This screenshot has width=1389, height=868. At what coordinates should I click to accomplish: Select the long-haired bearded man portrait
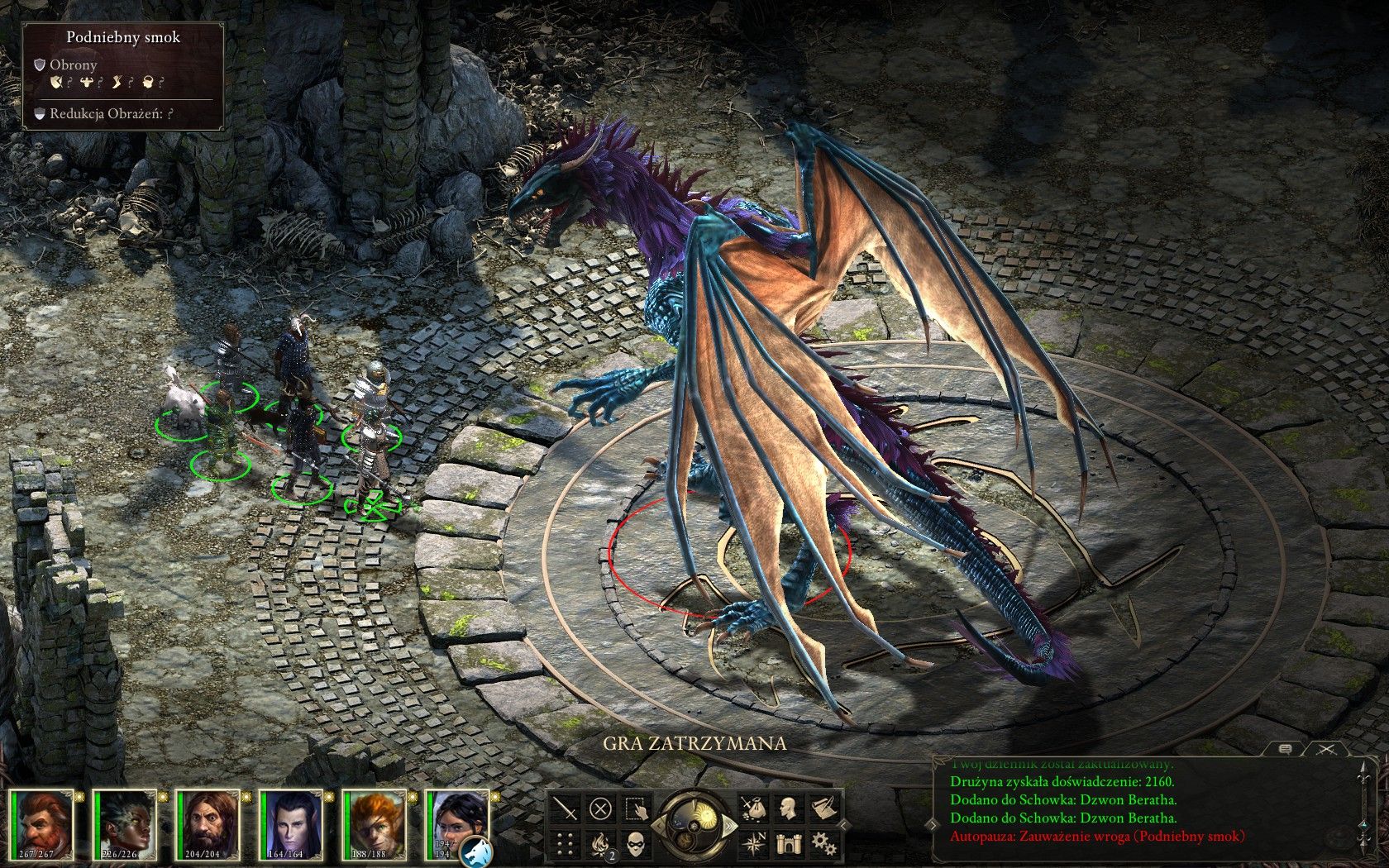point(208,826)
